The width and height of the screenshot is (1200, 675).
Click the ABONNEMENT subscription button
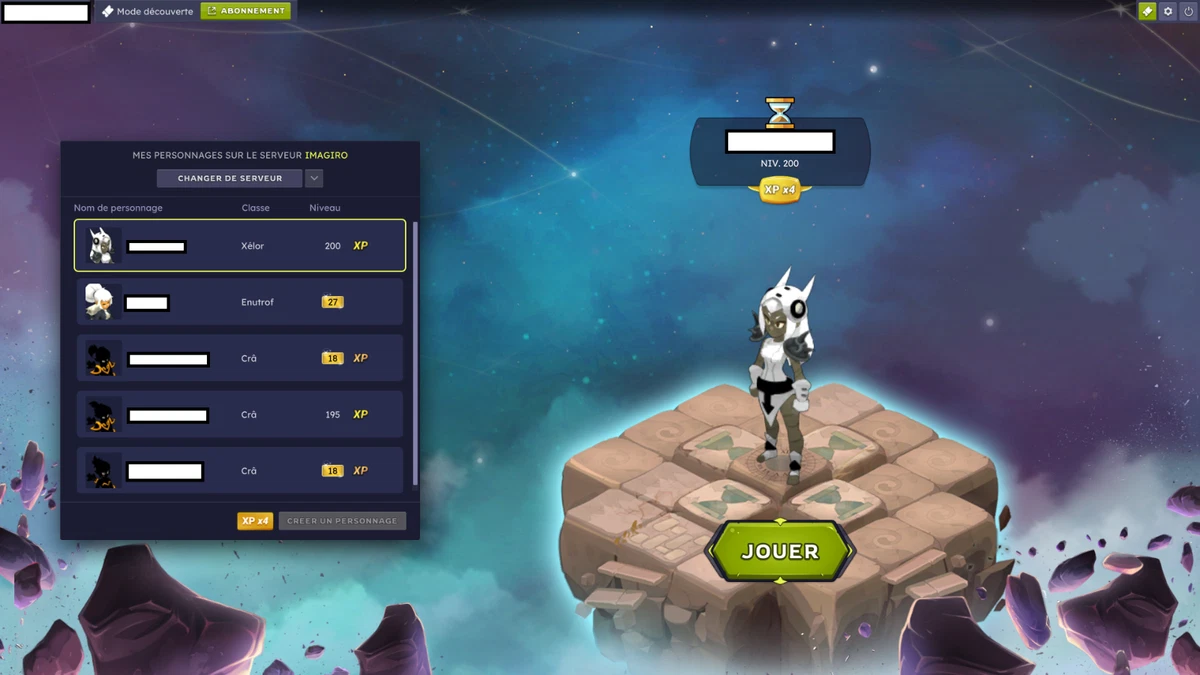pos(246,11)
